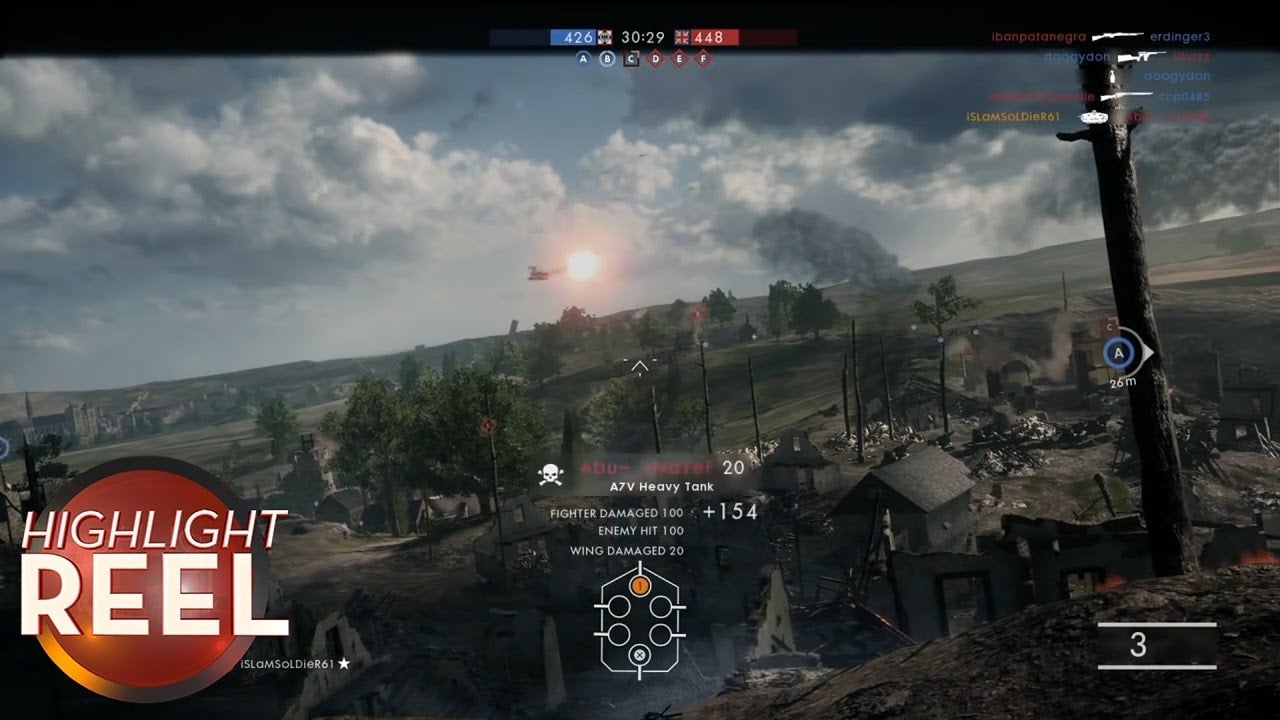The height and width of the screenshot is (720, 1280).
Task: Select the red objective F diamond
Action: coord(704,58)
